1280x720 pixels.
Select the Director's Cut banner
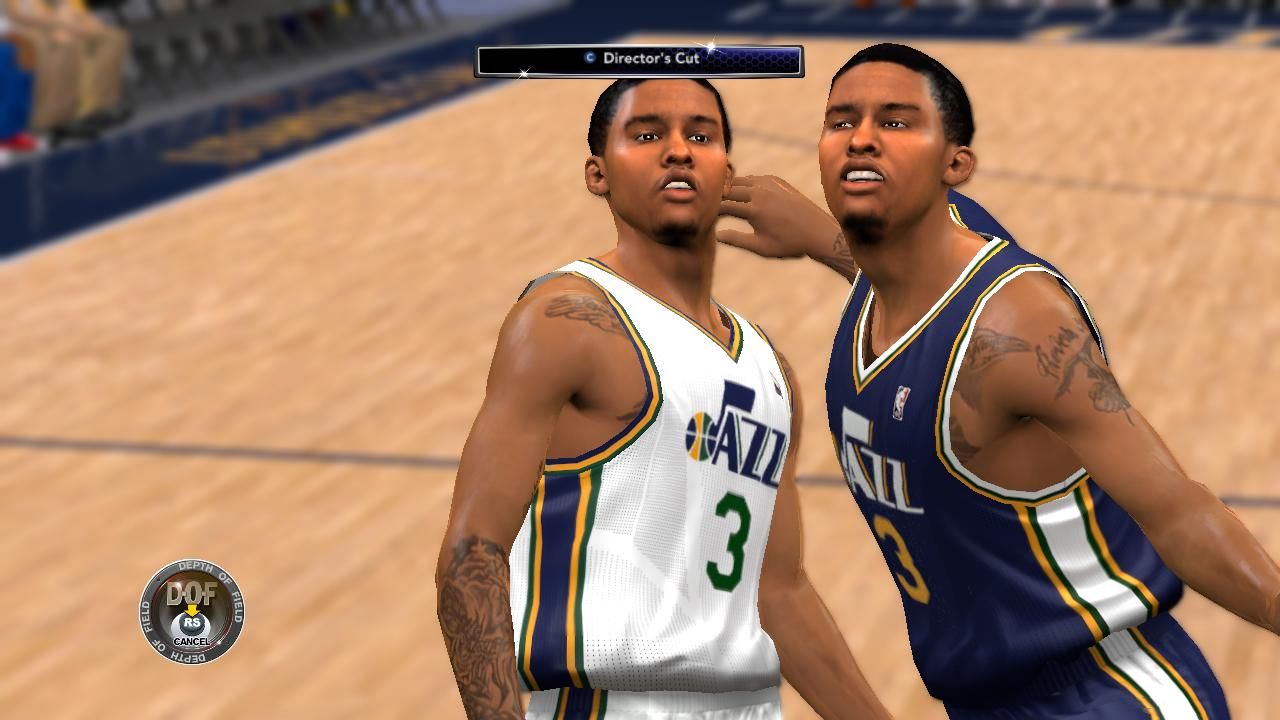point(639,60)
